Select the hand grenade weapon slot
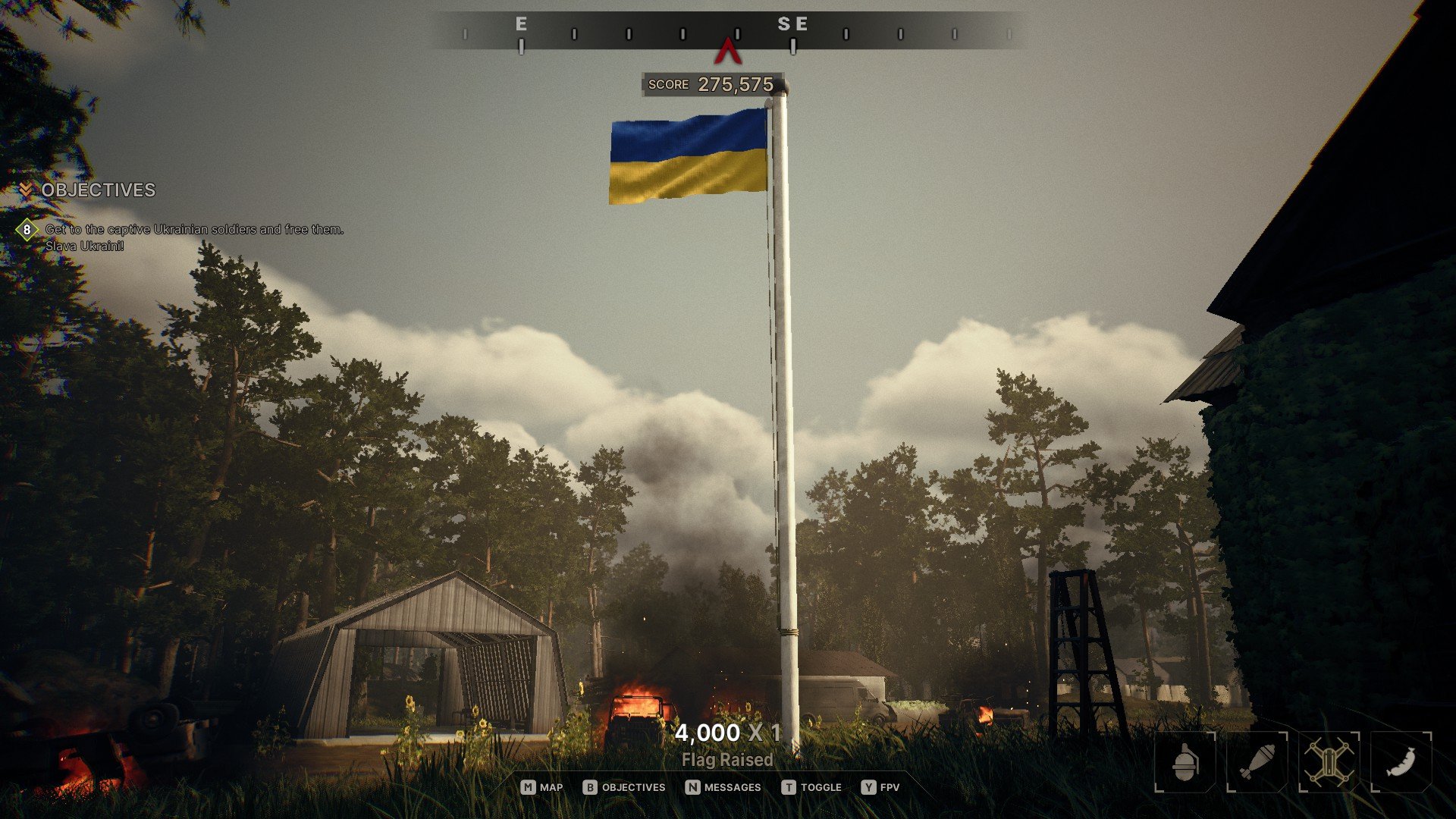The width and height of the screenshot is (1456, 819). pos(1185,761)
